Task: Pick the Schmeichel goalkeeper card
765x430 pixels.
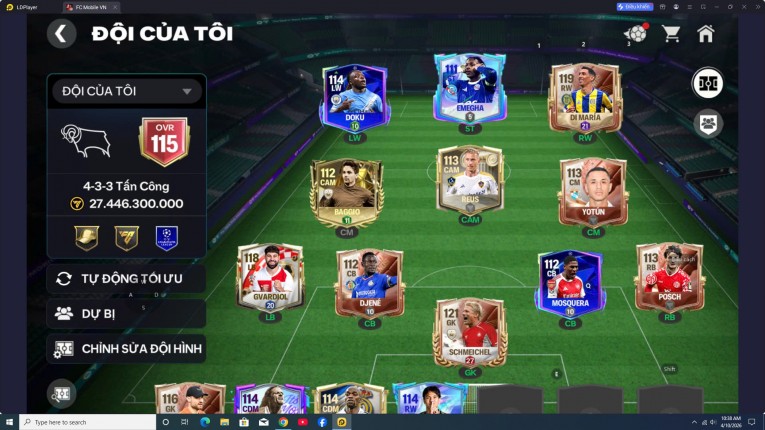Action: coord(470,331)
